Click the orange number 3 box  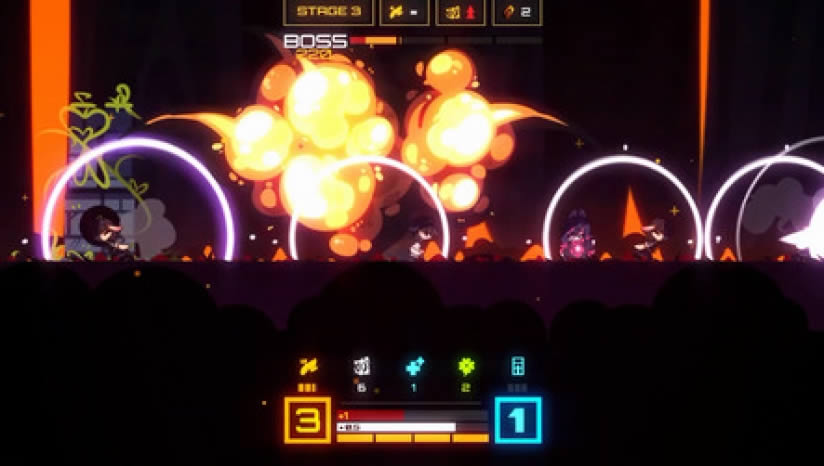(309, 420)
